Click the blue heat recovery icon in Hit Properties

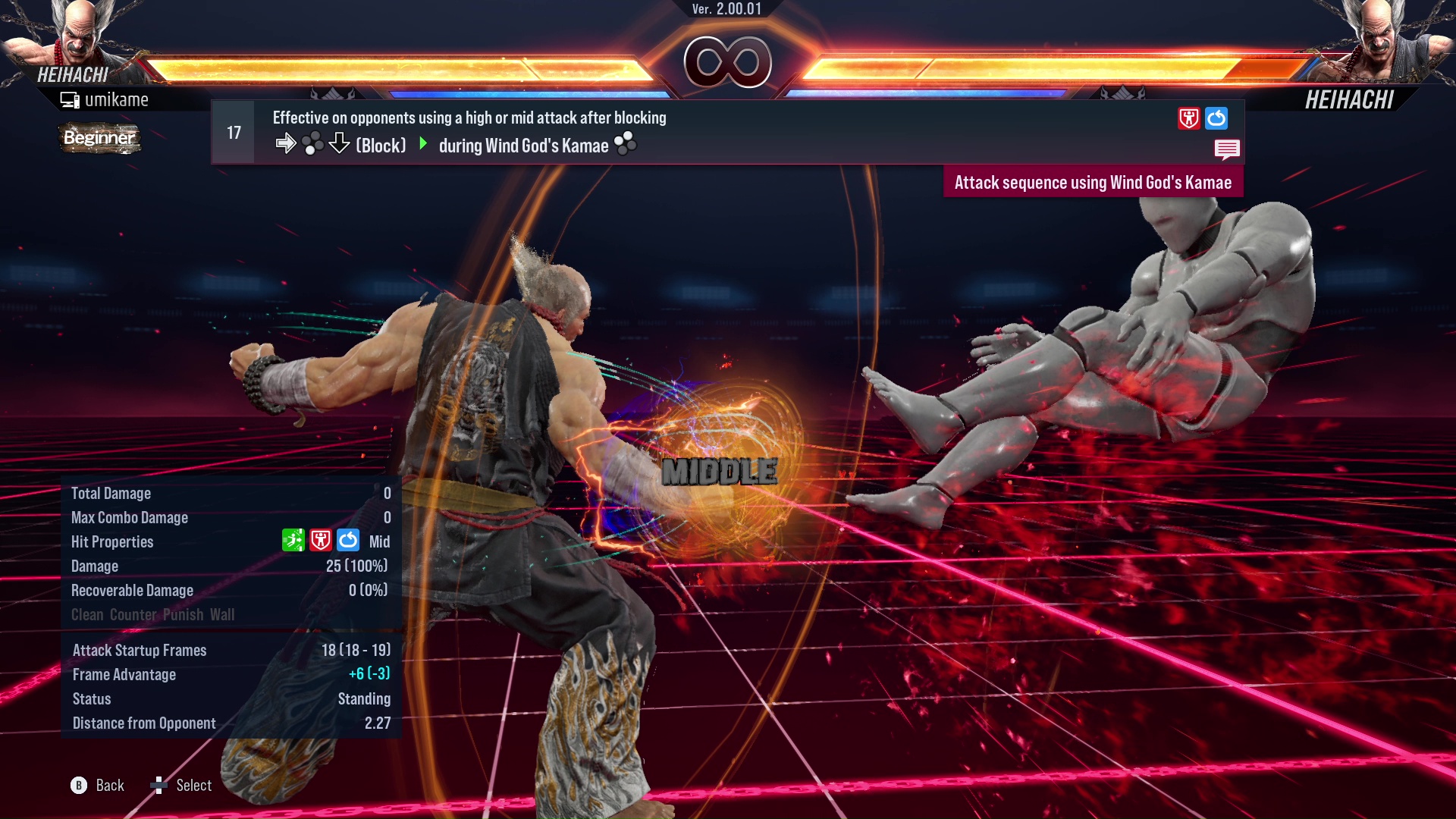pos(348,541)
